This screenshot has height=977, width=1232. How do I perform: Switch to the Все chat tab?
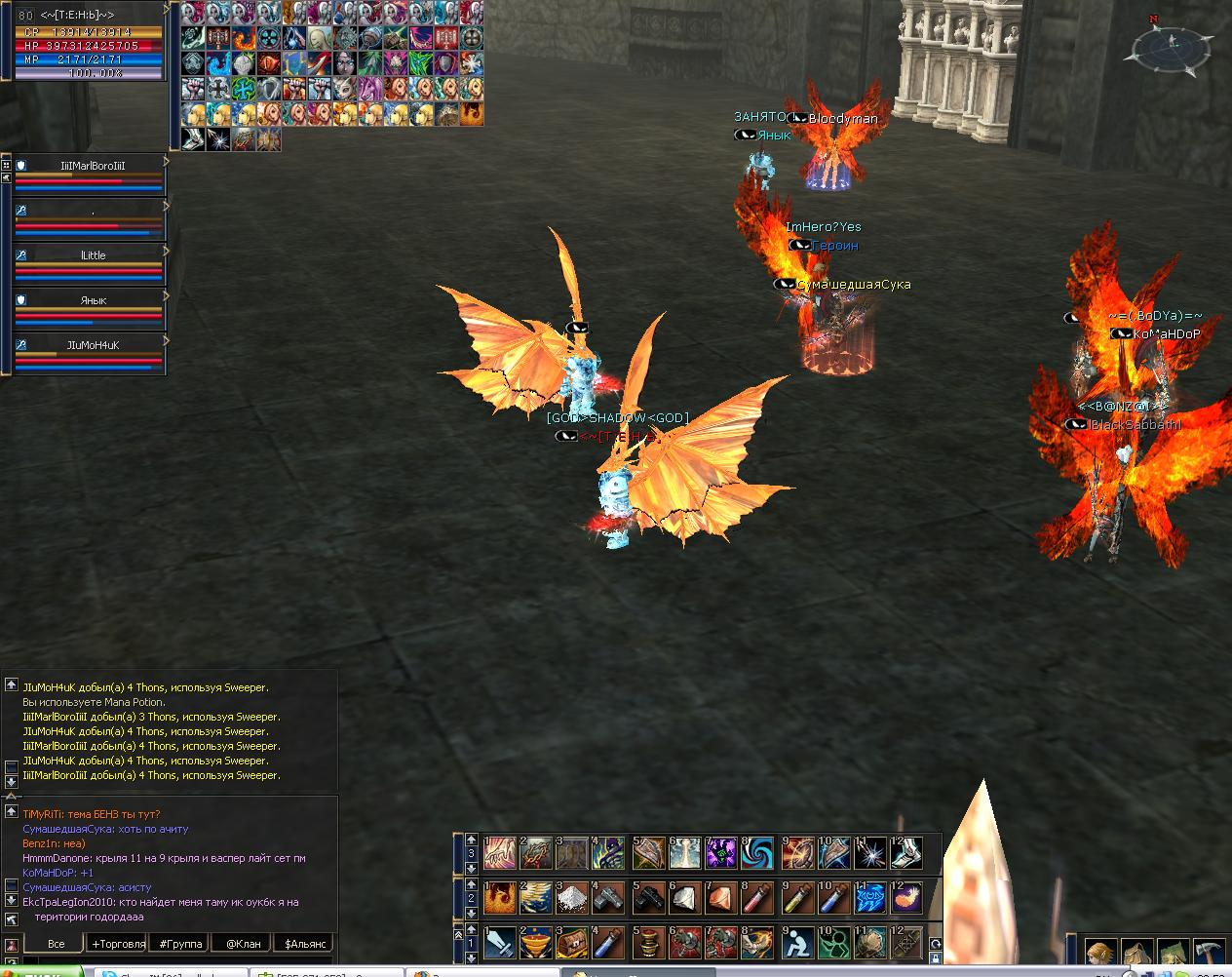(x=56, y=944)
